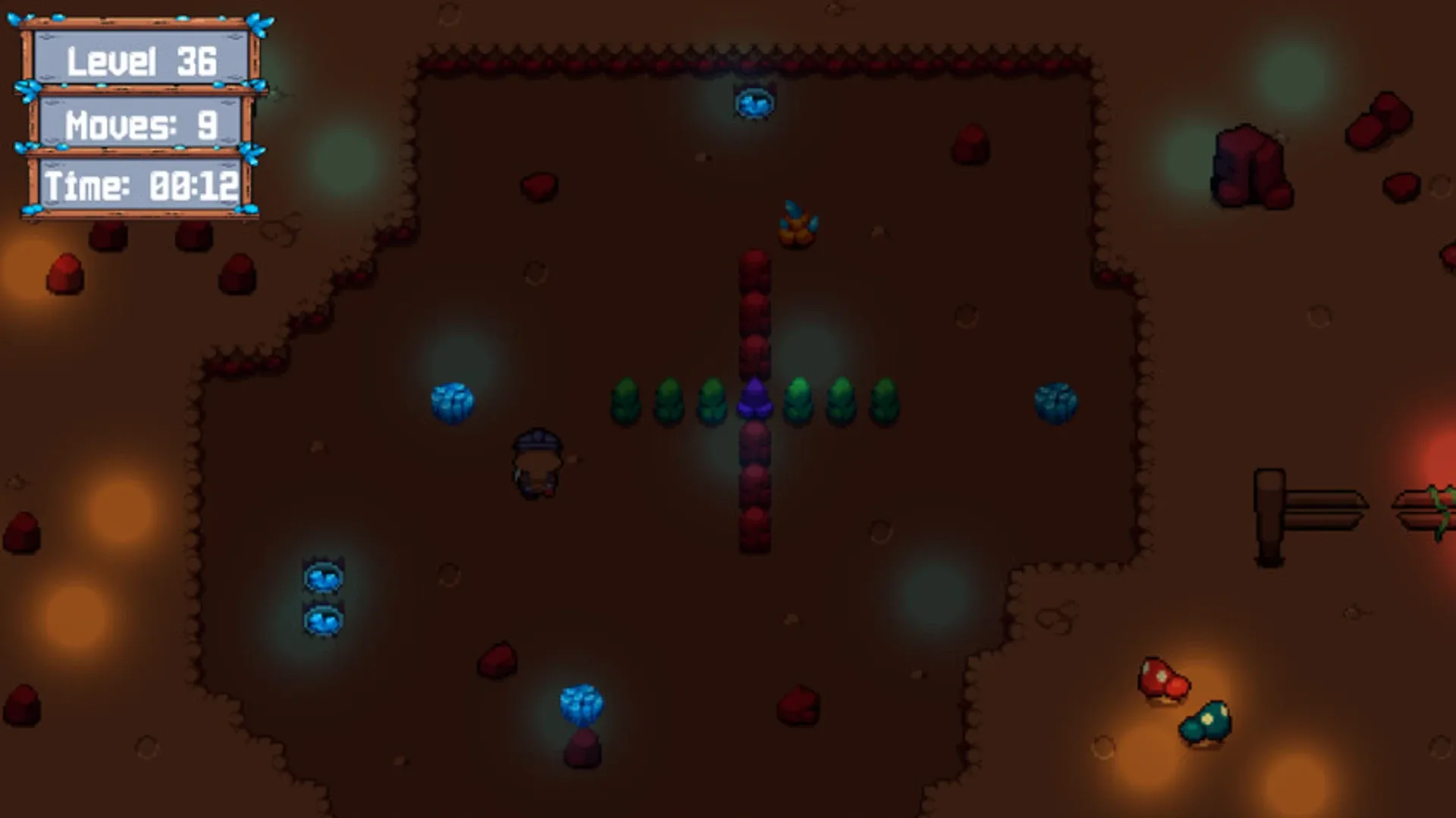The image size is (1456, 818).
Task: Click the blue crystal ball left of the player
Action: [x=453, y=404]
